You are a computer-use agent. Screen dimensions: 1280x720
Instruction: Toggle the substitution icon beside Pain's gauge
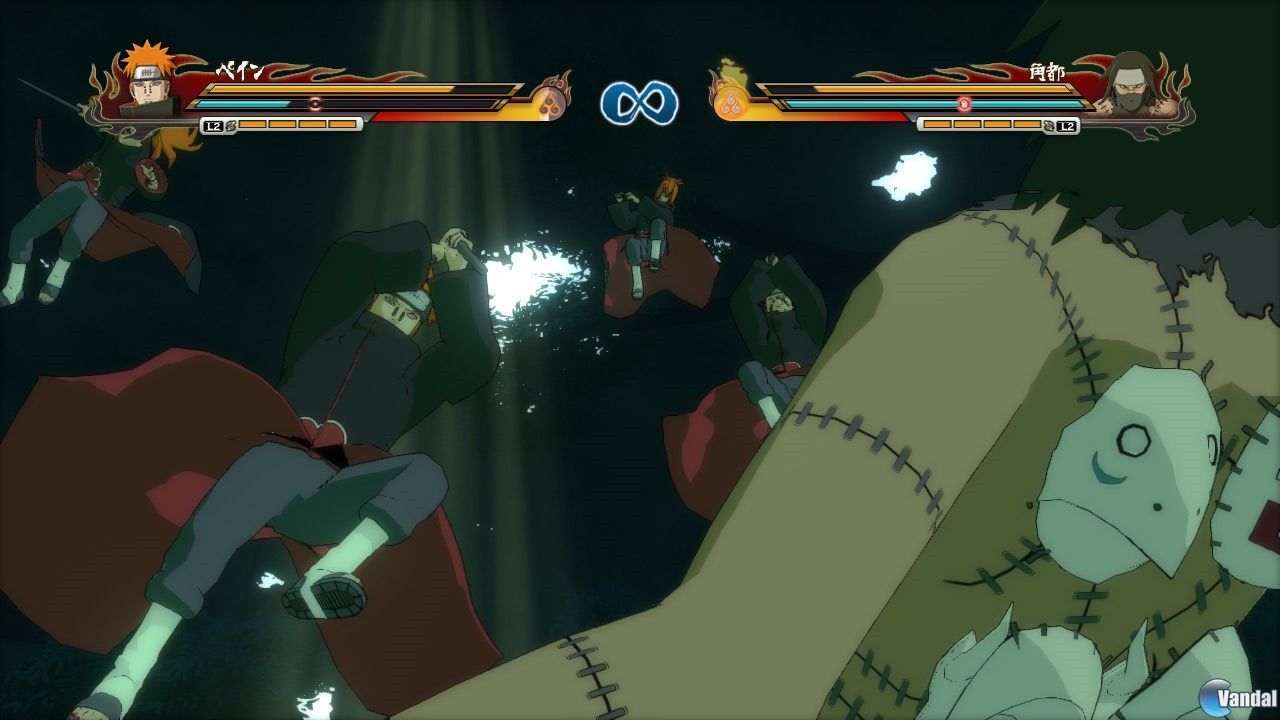231,127
